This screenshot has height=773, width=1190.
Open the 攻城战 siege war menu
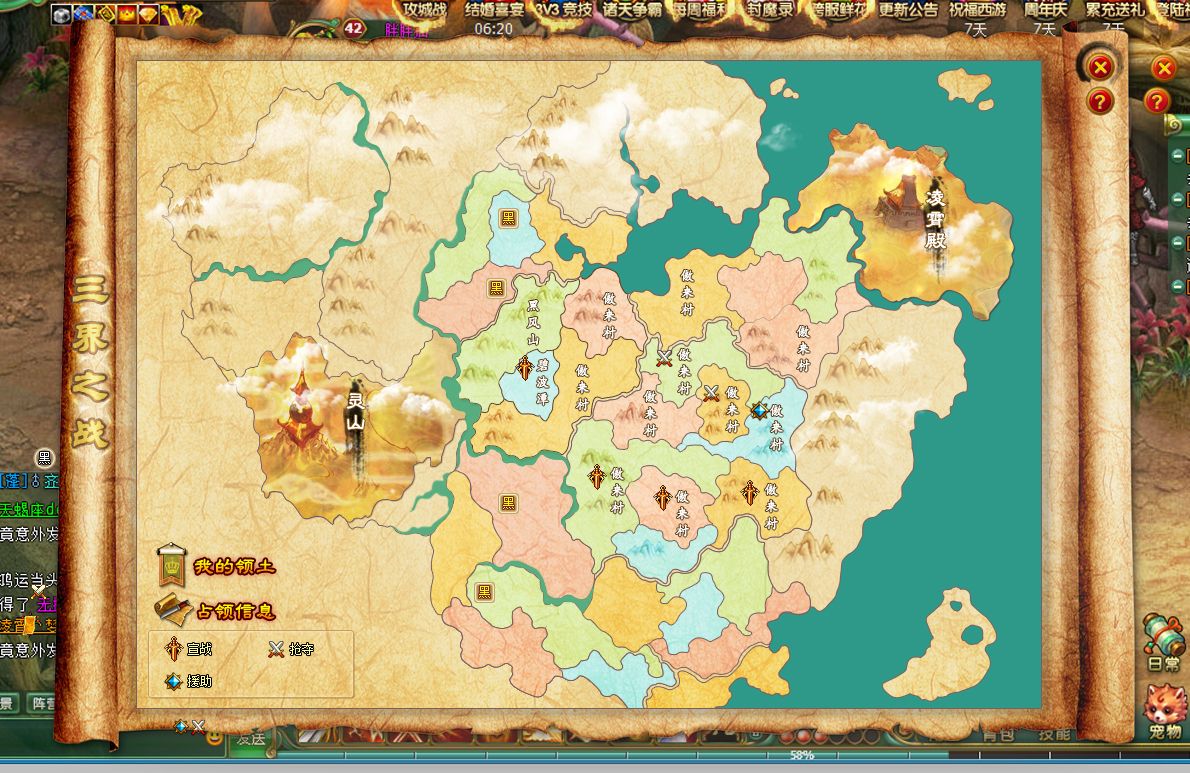click(x=424, y=10)
